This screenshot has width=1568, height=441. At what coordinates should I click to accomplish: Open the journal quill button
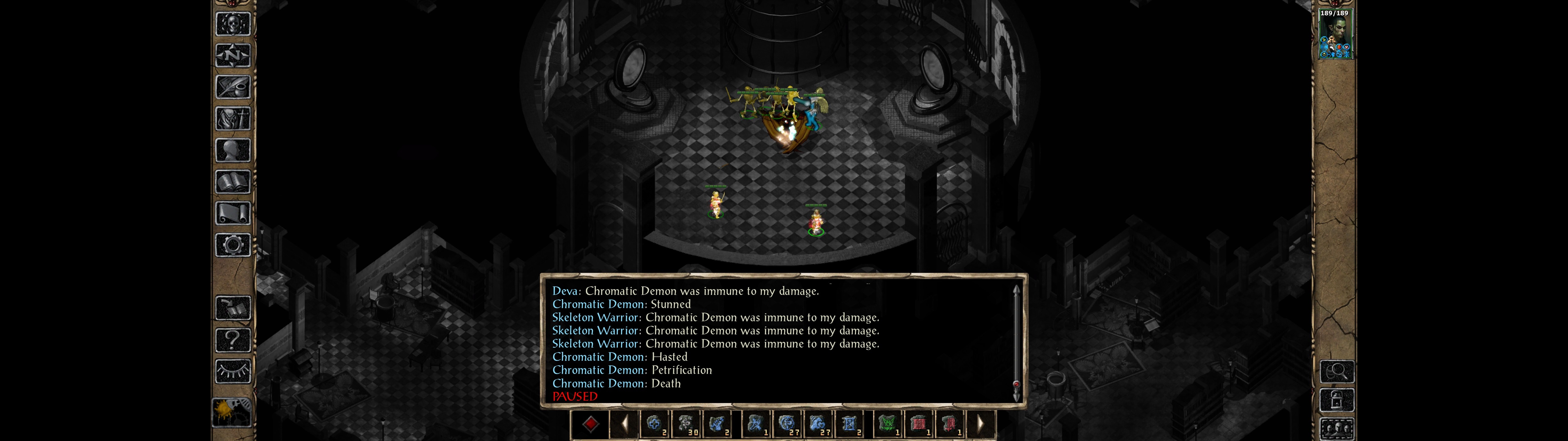coord(232,87)
